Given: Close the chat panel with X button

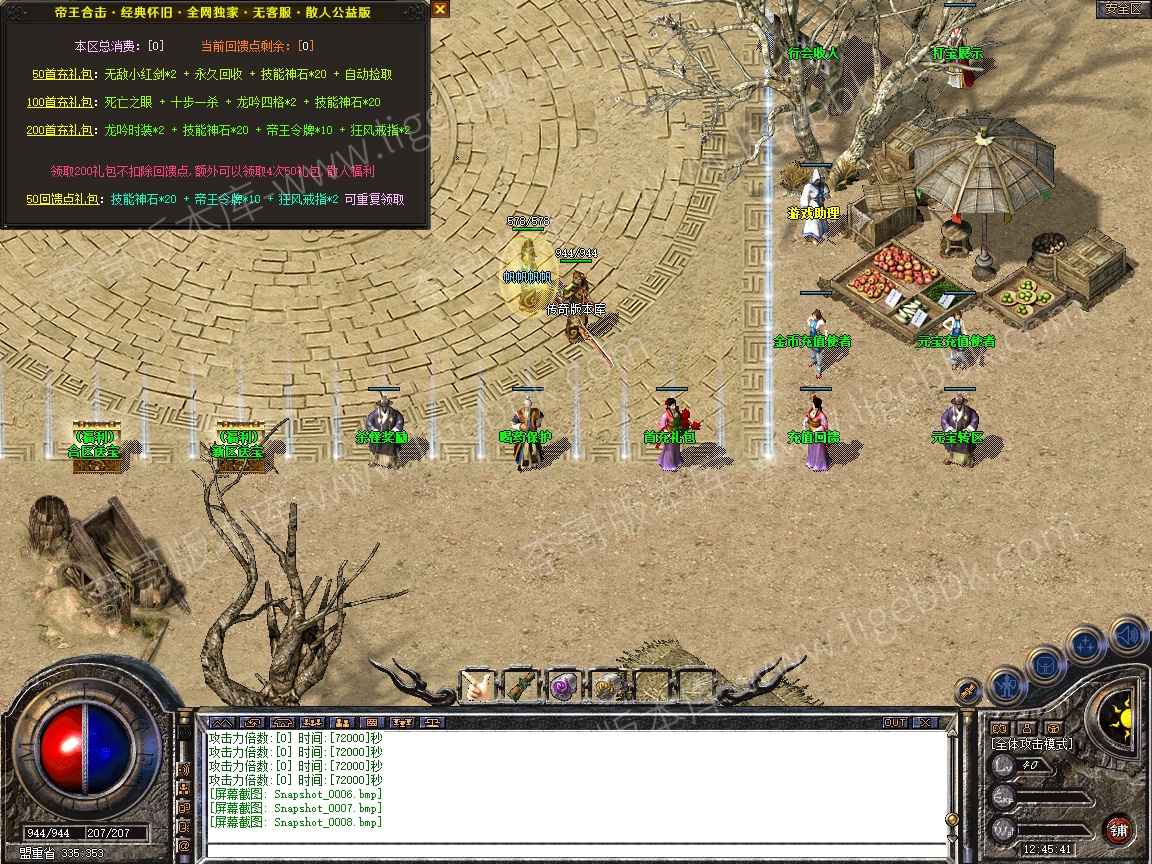Looking at the screenshot, I should click(x=924, y=722).
